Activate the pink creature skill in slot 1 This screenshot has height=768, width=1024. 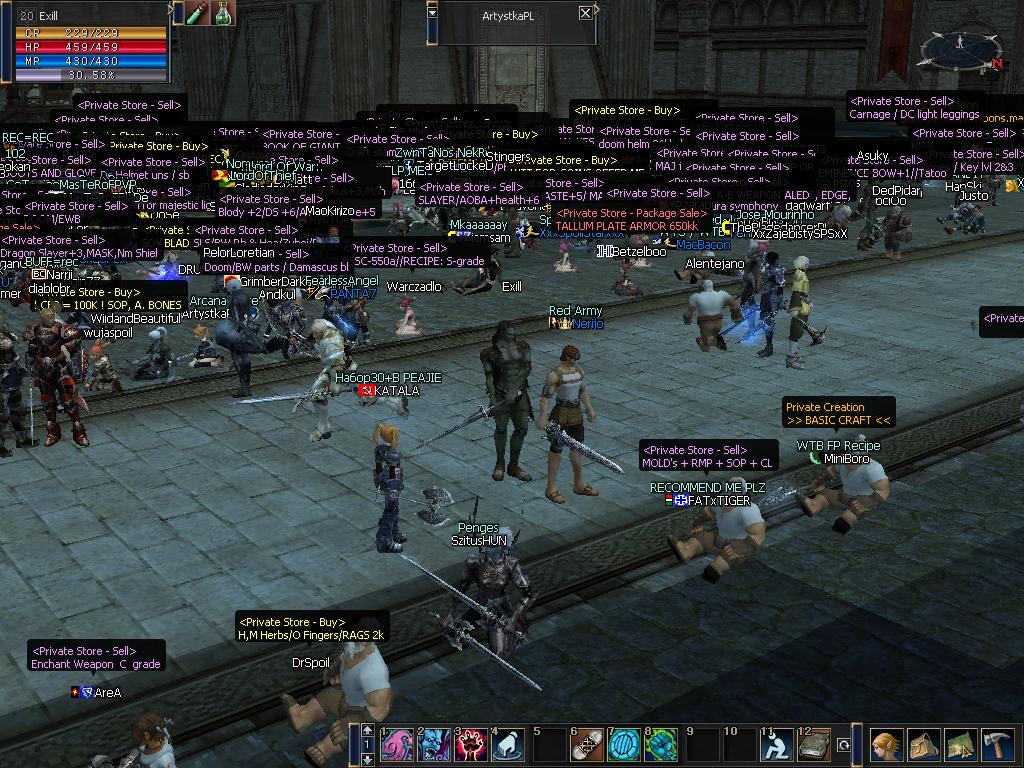click(x=398, y=745)
